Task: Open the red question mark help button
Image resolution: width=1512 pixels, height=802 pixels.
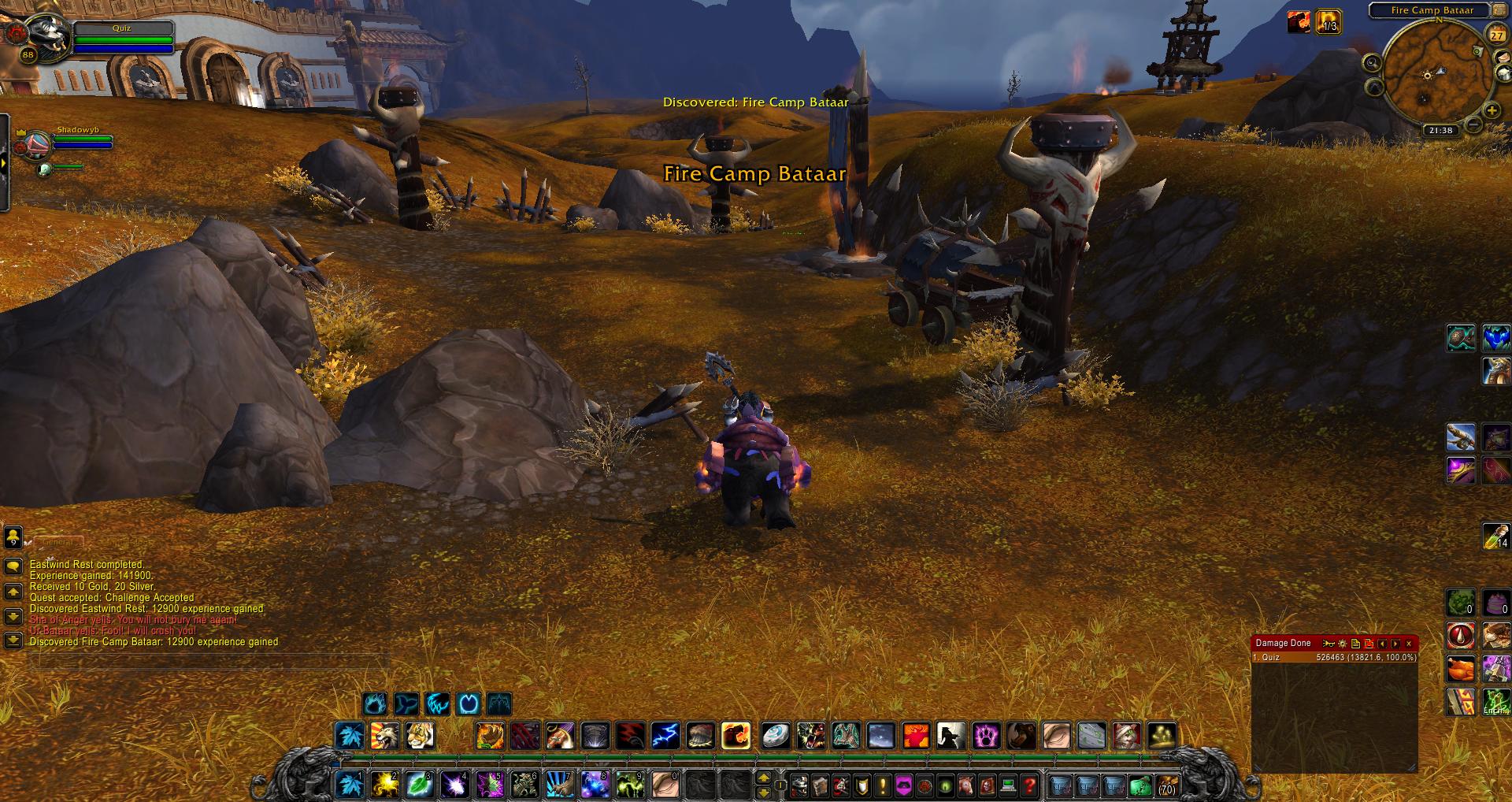Action: pos(1028,785)
